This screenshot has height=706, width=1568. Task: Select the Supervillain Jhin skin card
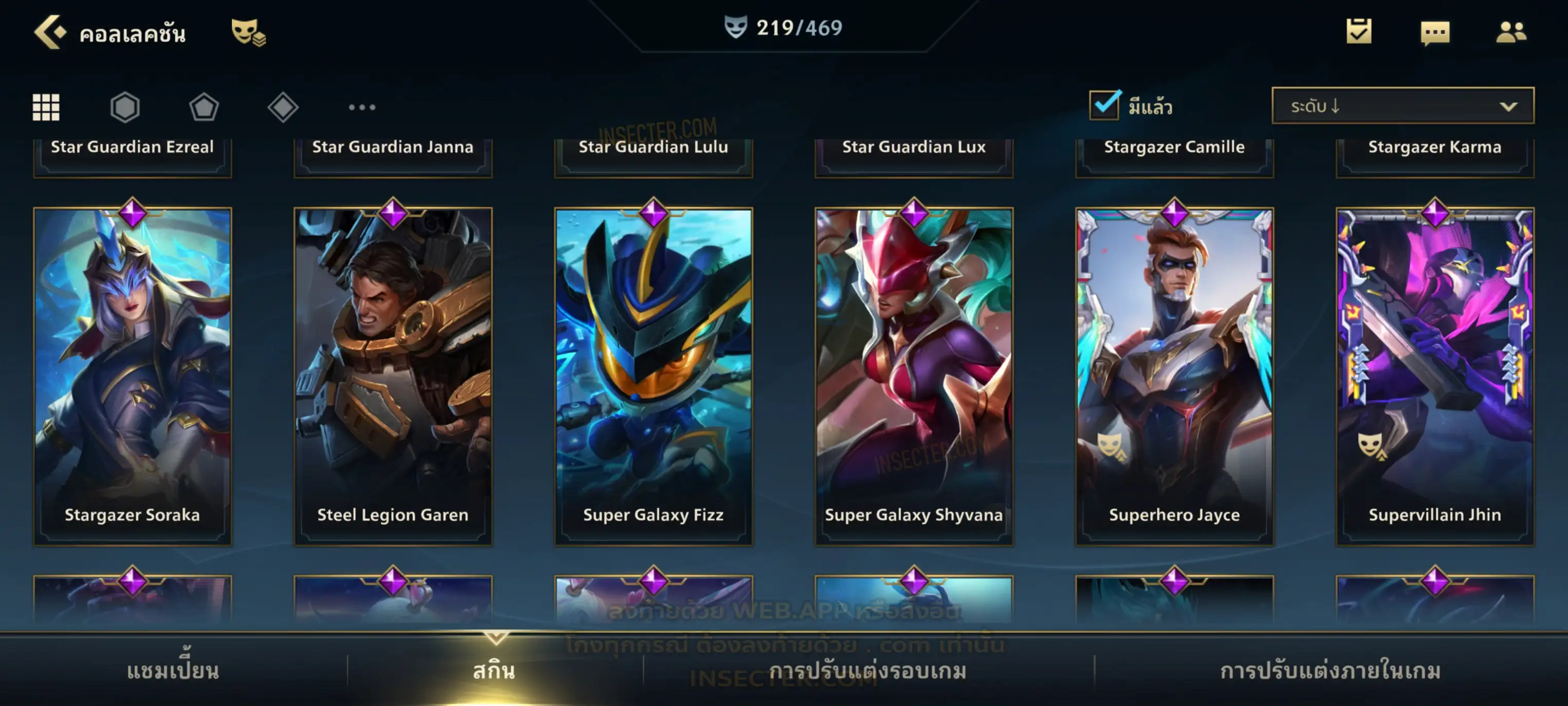tap(1435, 375)
